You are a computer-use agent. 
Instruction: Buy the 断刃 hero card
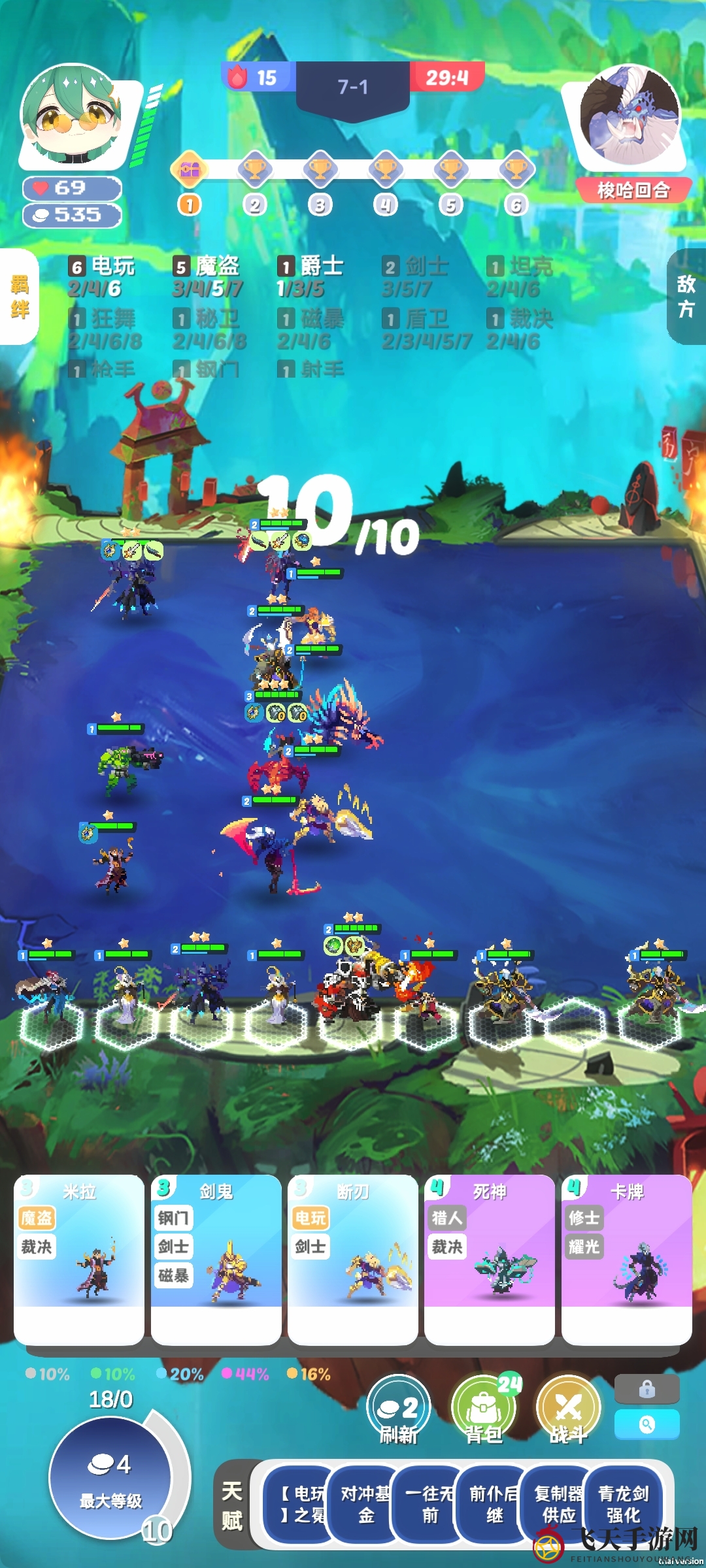click(x=353, y=1258)
